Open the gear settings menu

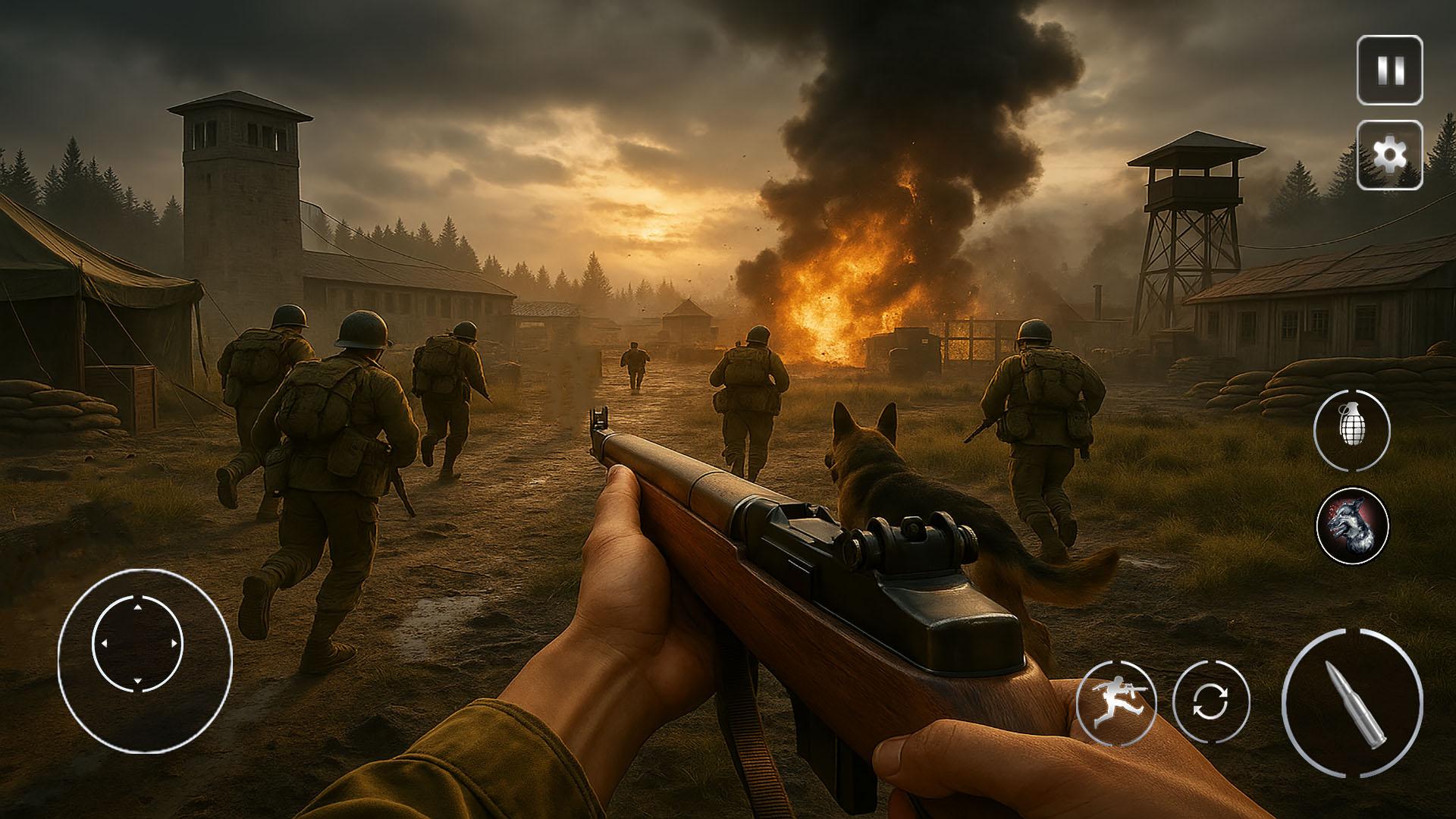pos(1389,155)
